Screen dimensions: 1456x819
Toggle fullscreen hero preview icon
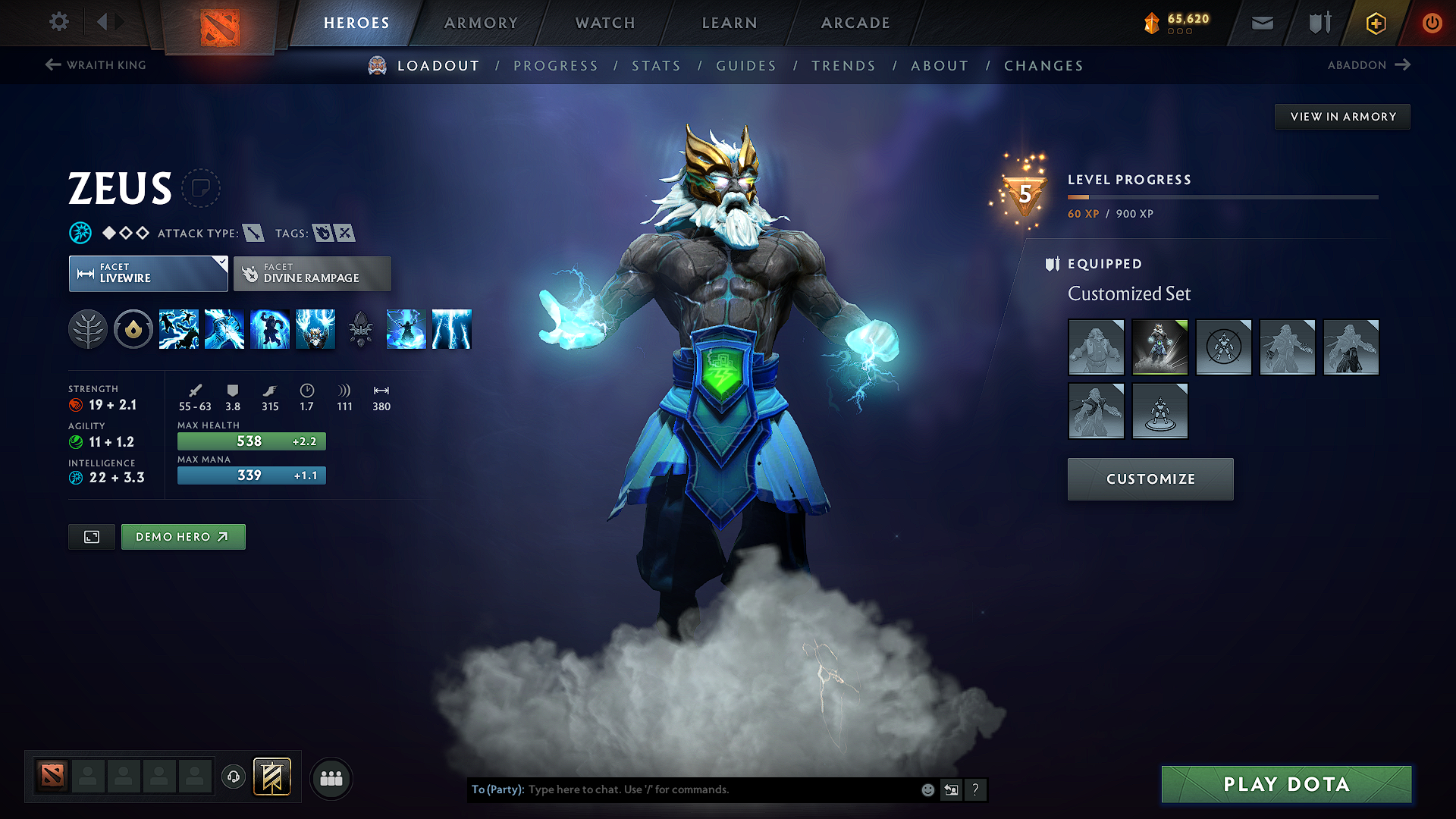click(91, 536)
